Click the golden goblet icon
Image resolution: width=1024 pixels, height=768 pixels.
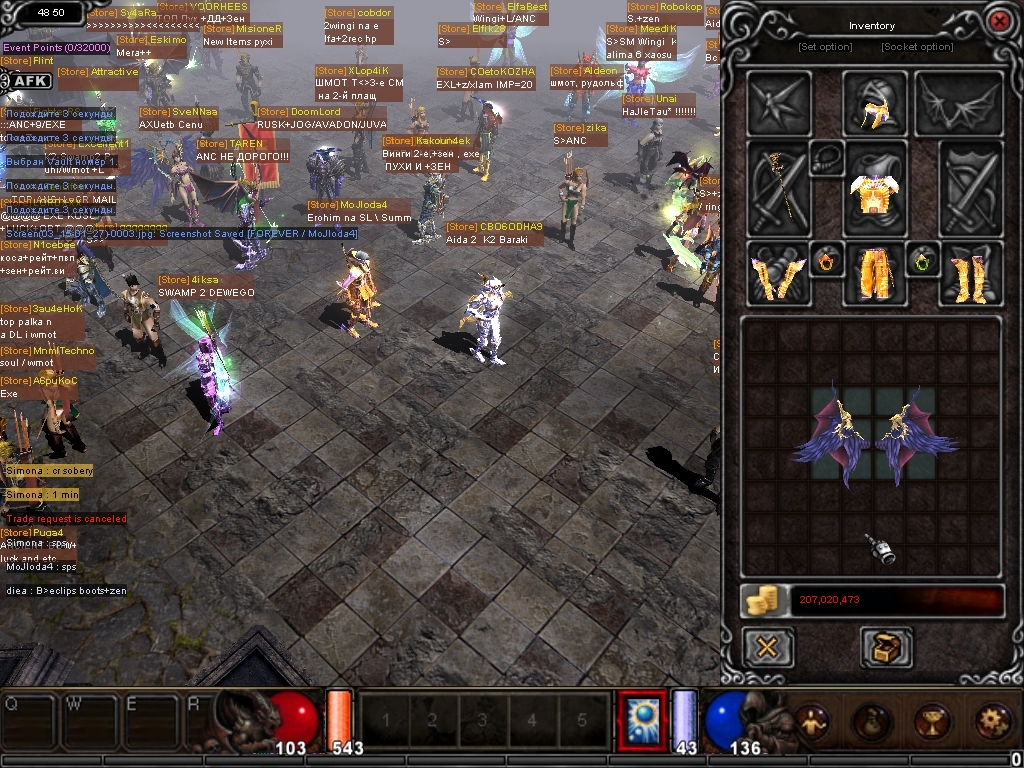click(932, 720)
